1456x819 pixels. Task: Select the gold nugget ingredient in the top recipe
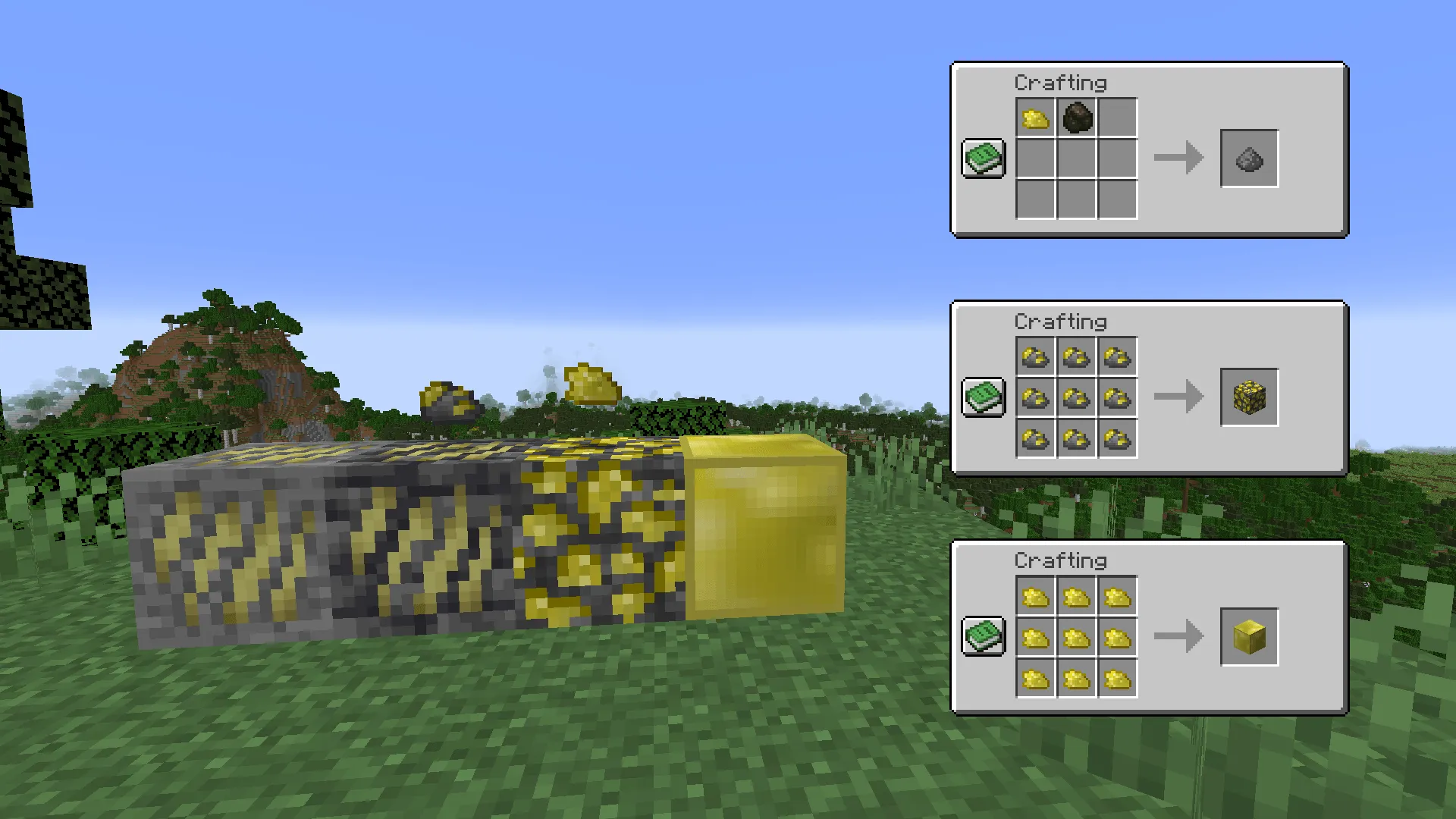tap(1036, 119)
